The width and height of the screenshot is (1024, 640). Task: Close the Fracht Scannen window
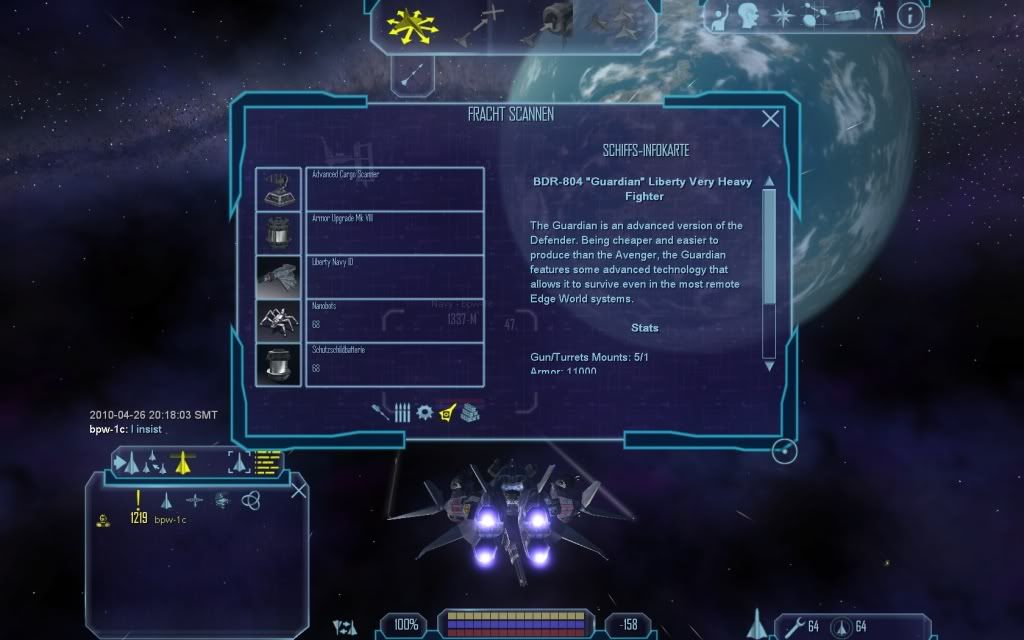tap(770, 120)
